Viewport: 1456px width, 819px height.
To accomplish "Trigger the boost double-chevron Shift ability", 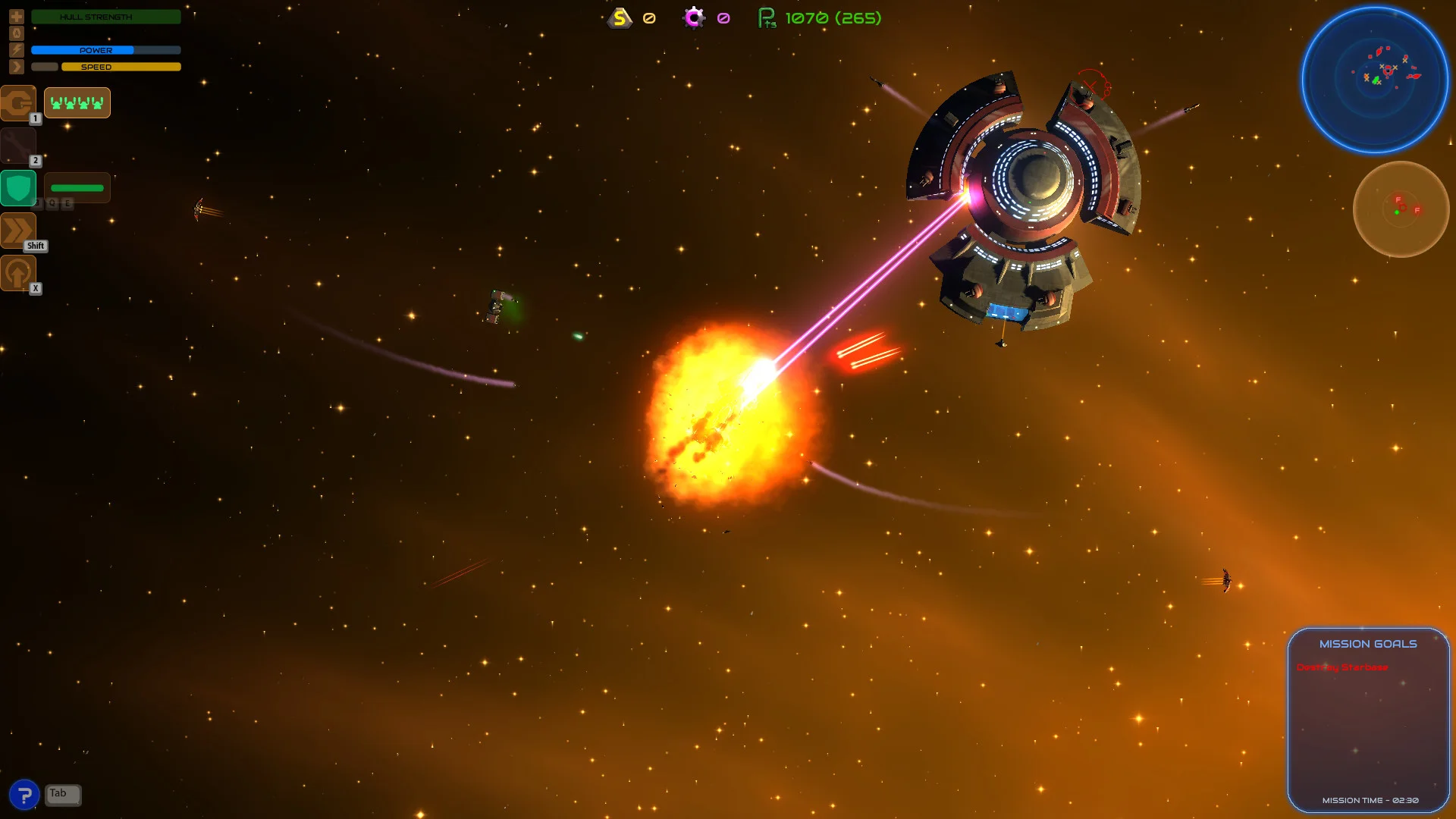I will click(19, 230).
